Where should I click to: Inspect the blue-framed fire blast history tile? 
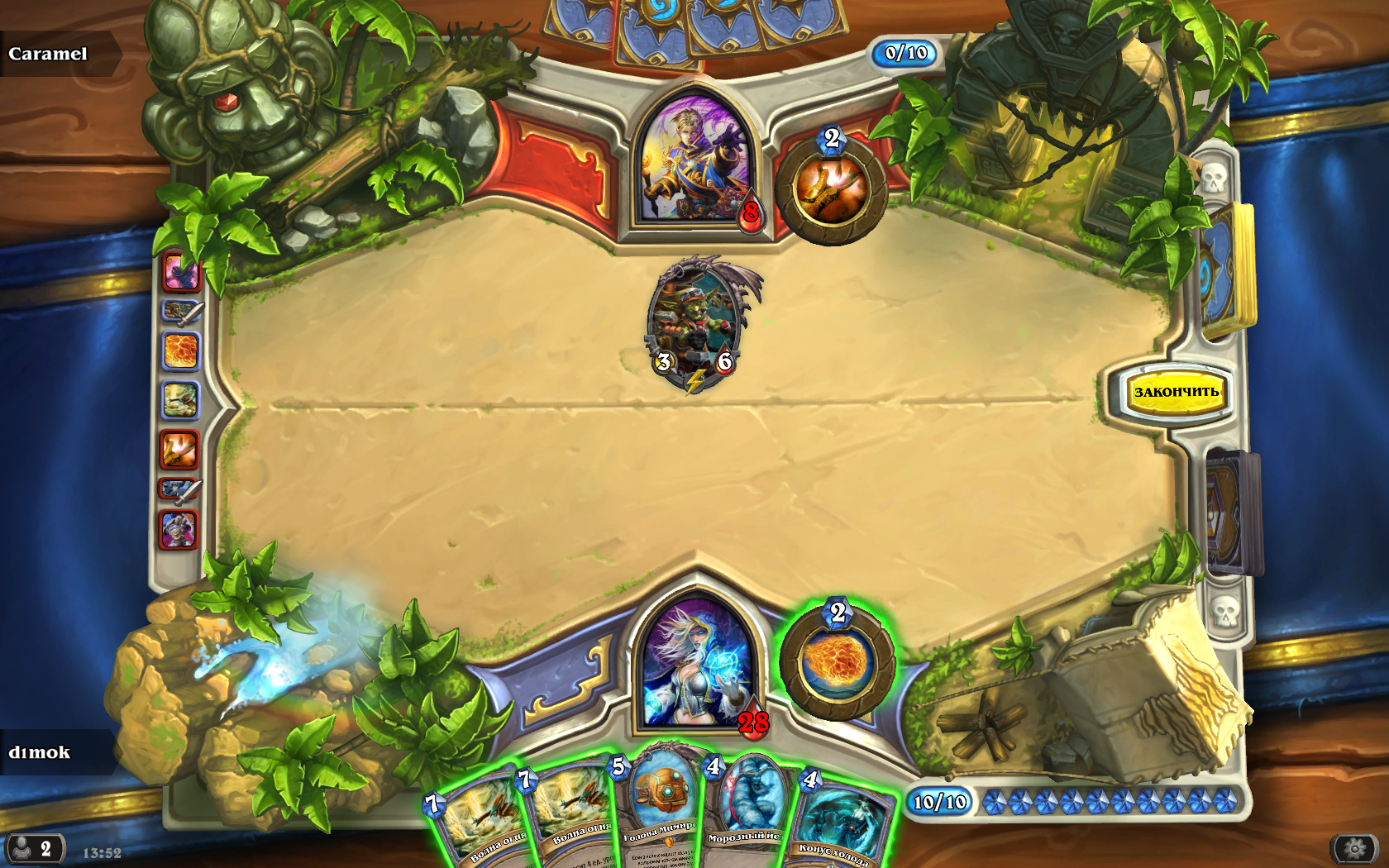tap(180, 351)
